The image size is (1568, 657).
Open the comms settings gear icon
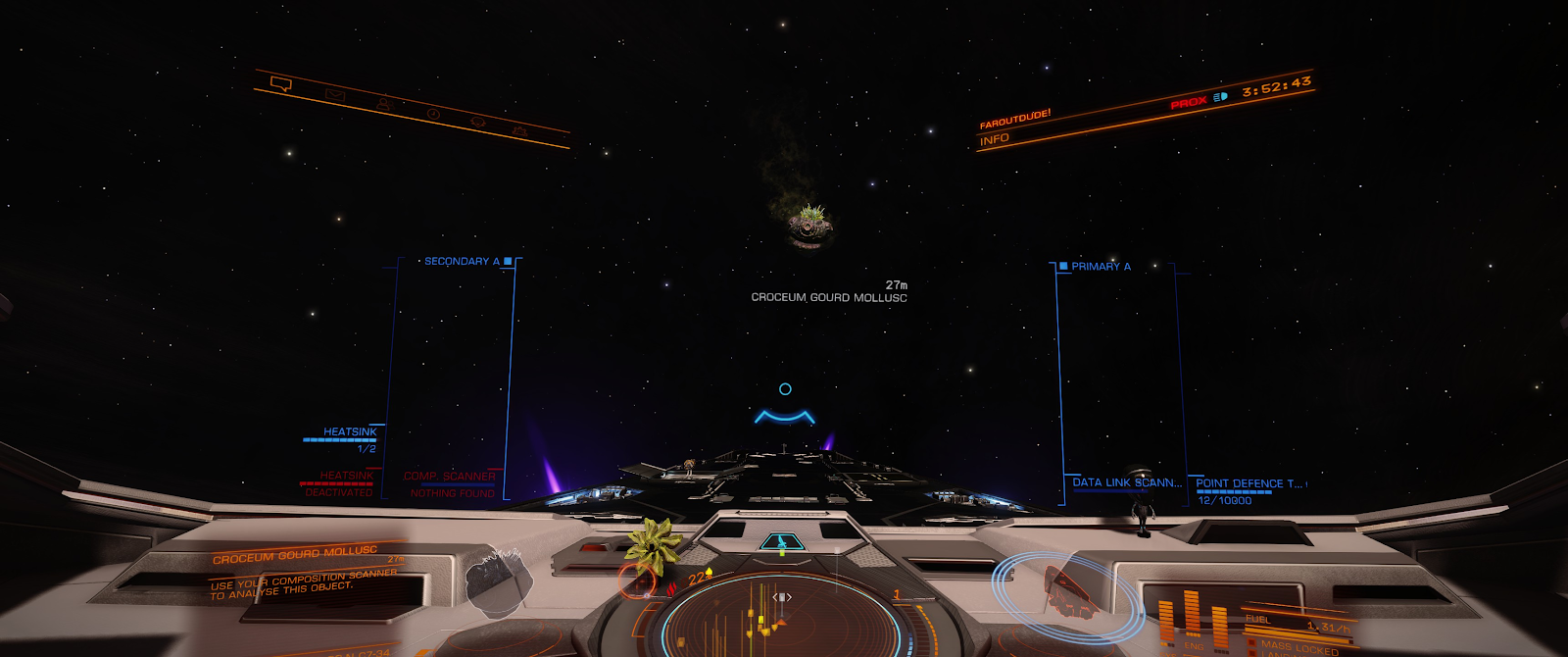click(x=519, y=130)
